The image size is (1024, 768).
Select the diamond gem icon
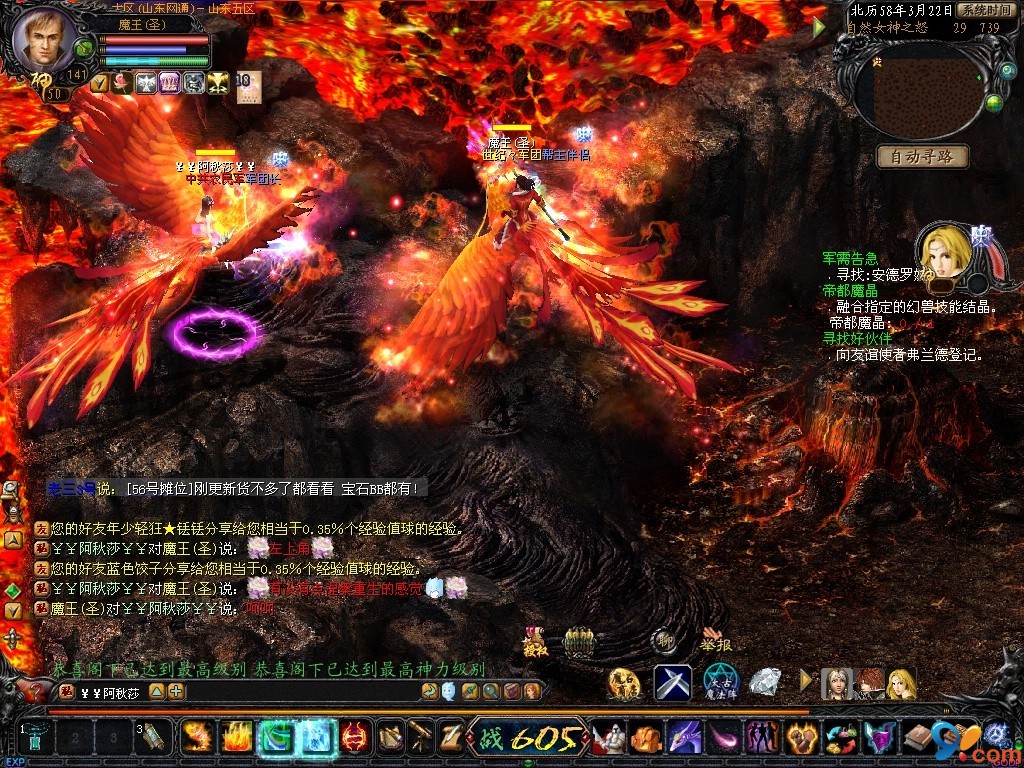click(x=766, y=682)
